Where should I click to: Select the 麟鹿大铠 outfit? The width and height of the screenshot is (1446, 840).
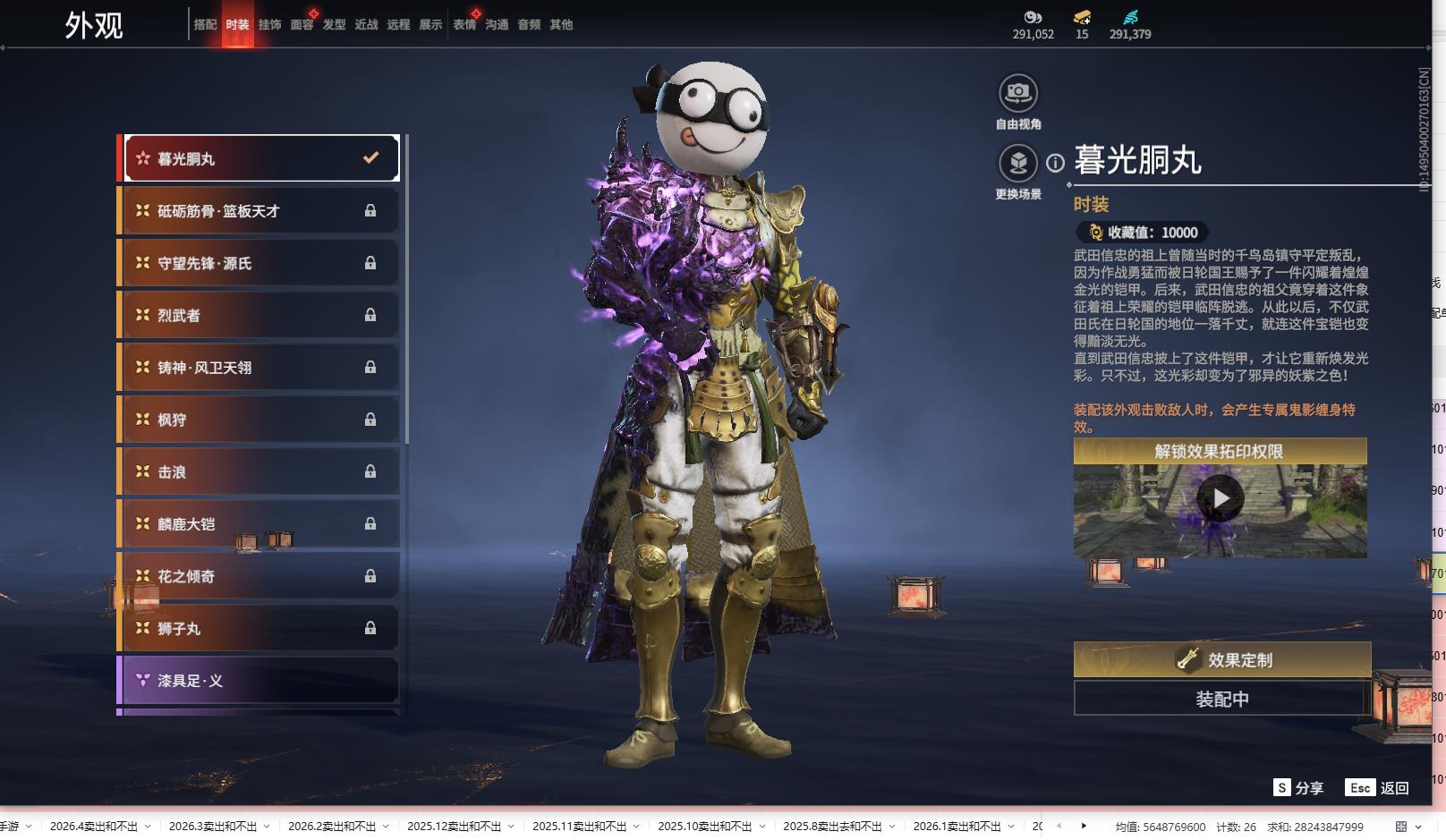coord(259,524)
